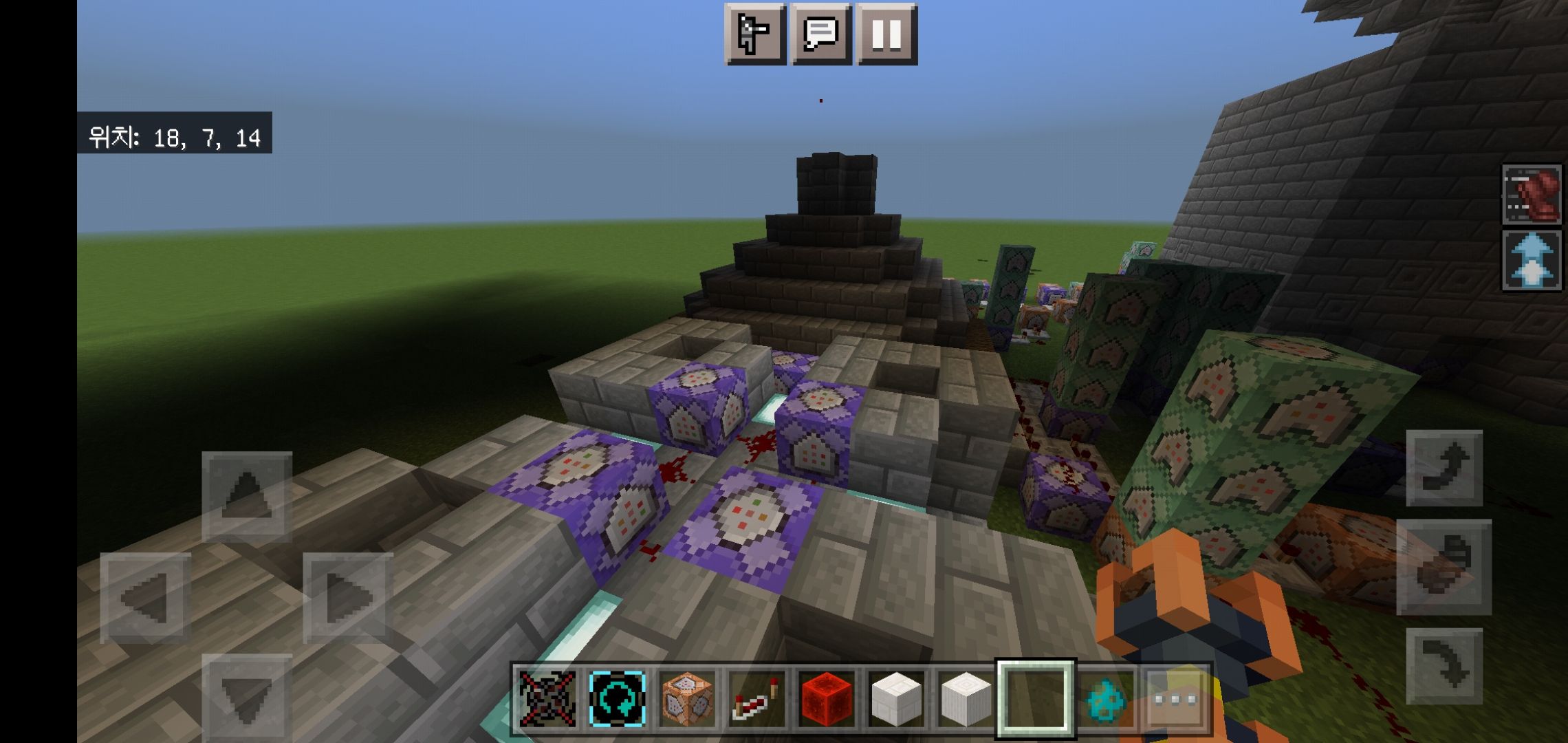Select the quartz bricks hotbar slot
Image resolution: width=1568 pixels, height=743 pixels.
tap(896, 699)
